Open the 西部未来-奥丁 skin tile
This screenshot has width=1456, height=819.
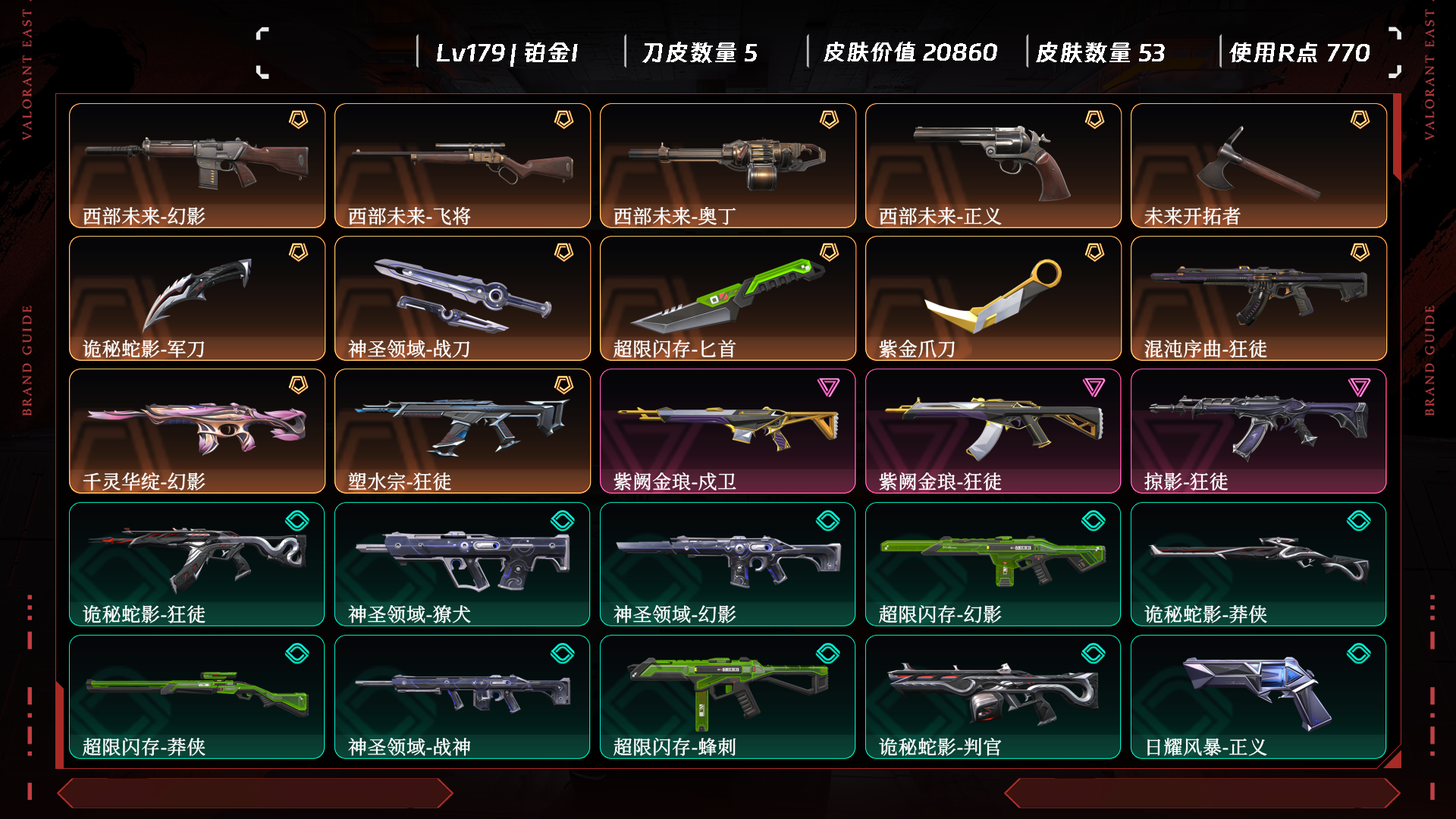coord(728,165)
